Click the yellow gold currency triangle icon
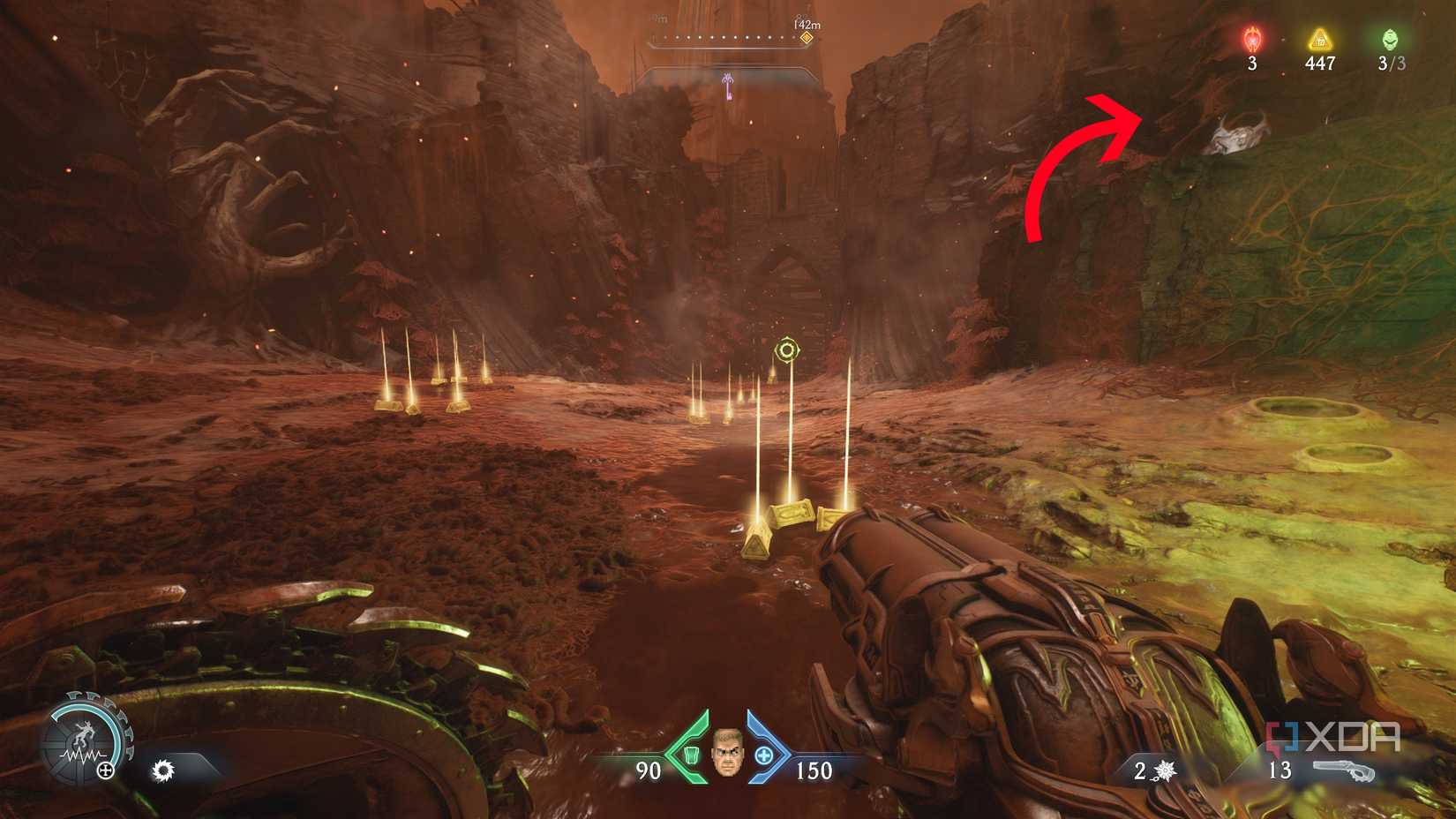This screenshot has height=819, width=1456. (x=1318, y=38)
